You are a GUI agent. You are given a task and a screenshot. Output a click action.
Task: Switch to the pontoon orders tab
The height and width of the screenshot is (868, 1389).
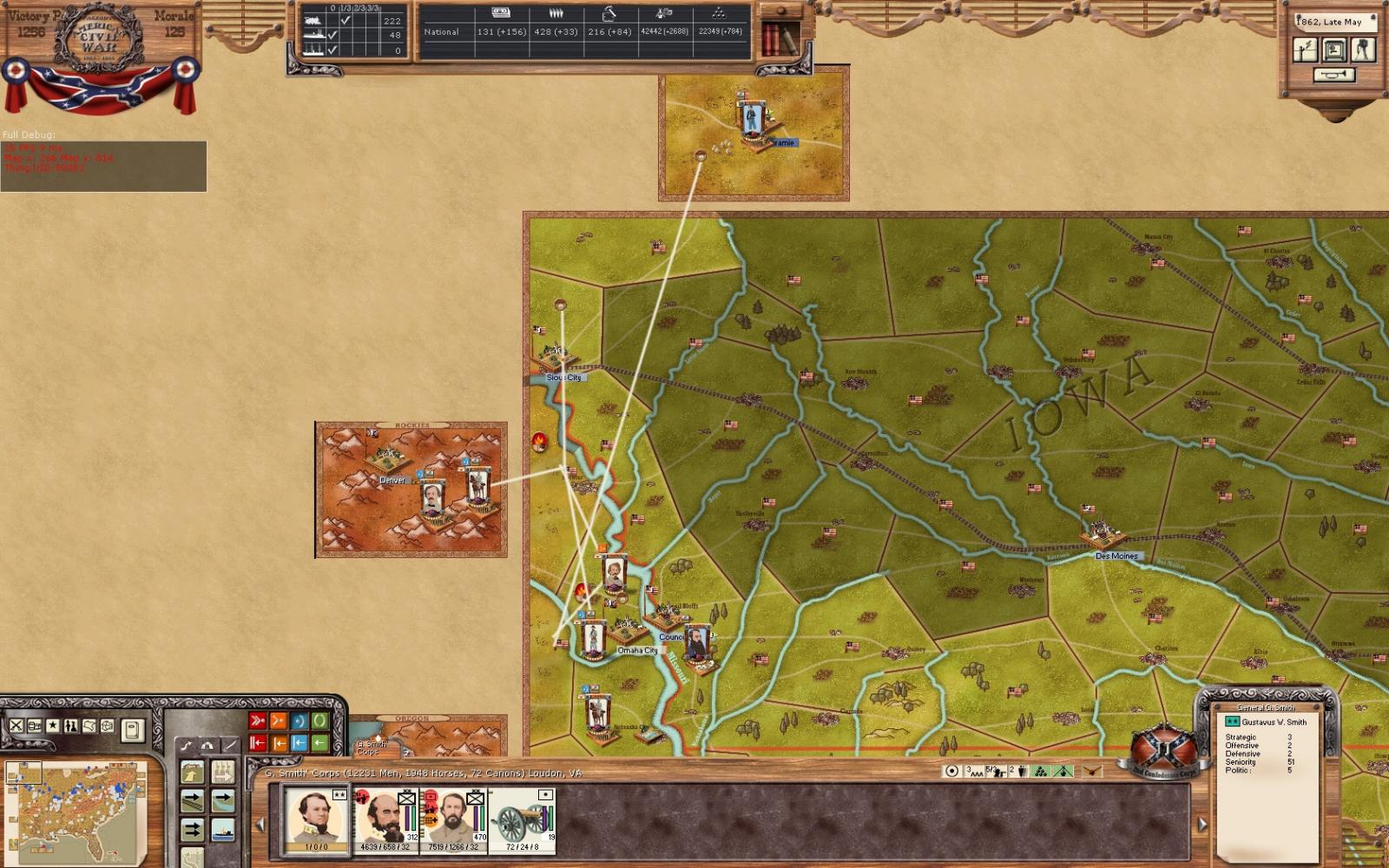coord(209,745)
